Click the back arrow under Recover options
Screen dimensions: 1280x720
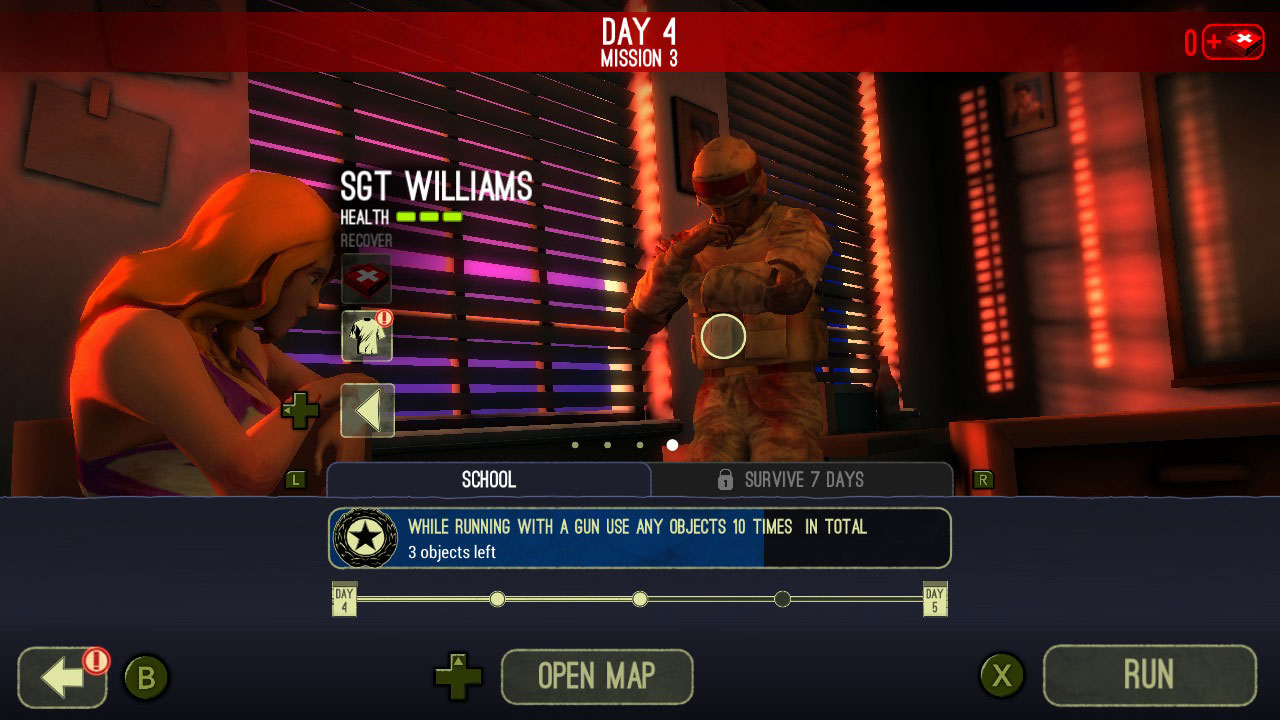pos(369,410)
